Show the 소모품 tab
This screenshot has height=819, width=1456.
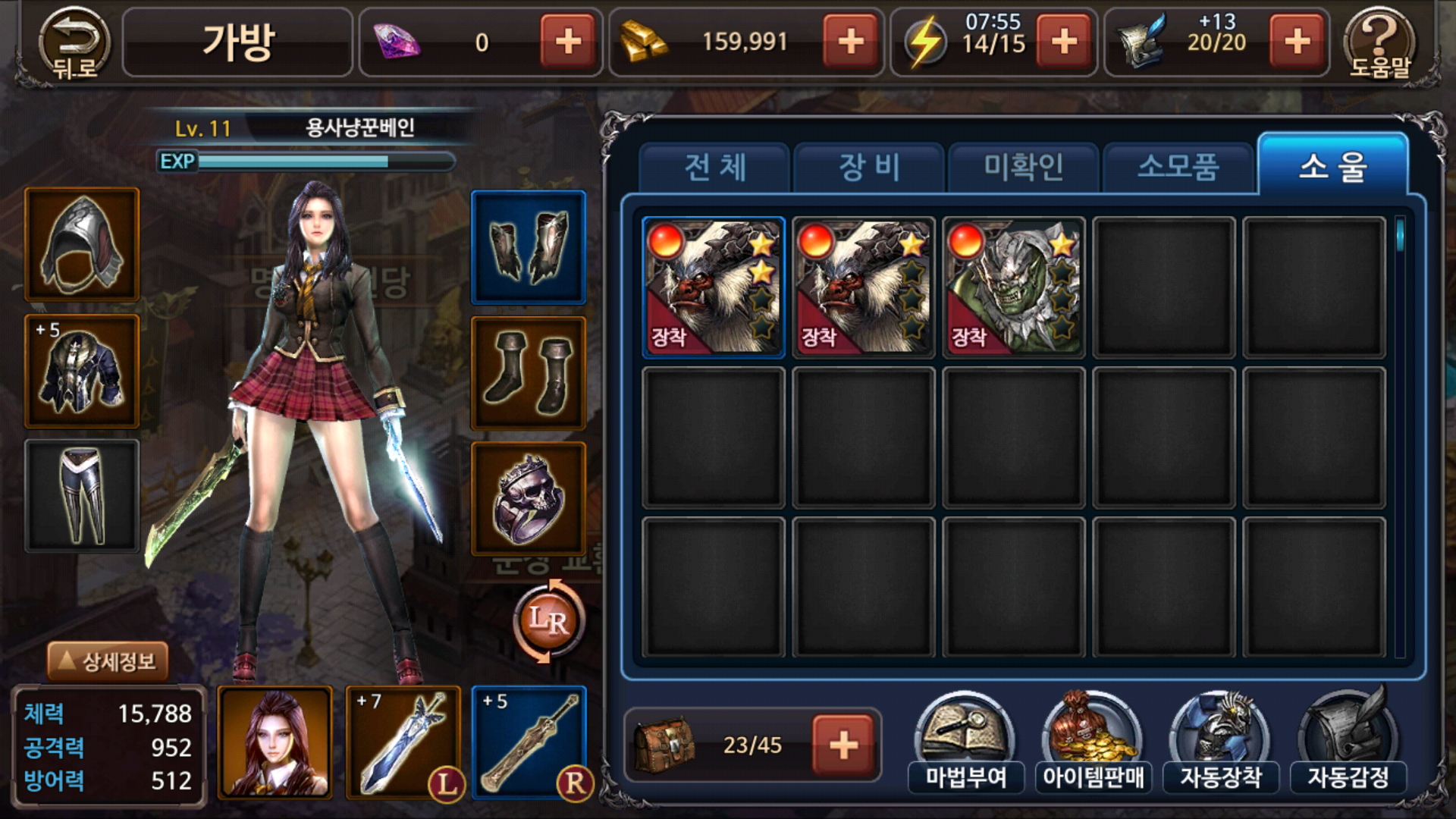click(x=1178, y=167)
